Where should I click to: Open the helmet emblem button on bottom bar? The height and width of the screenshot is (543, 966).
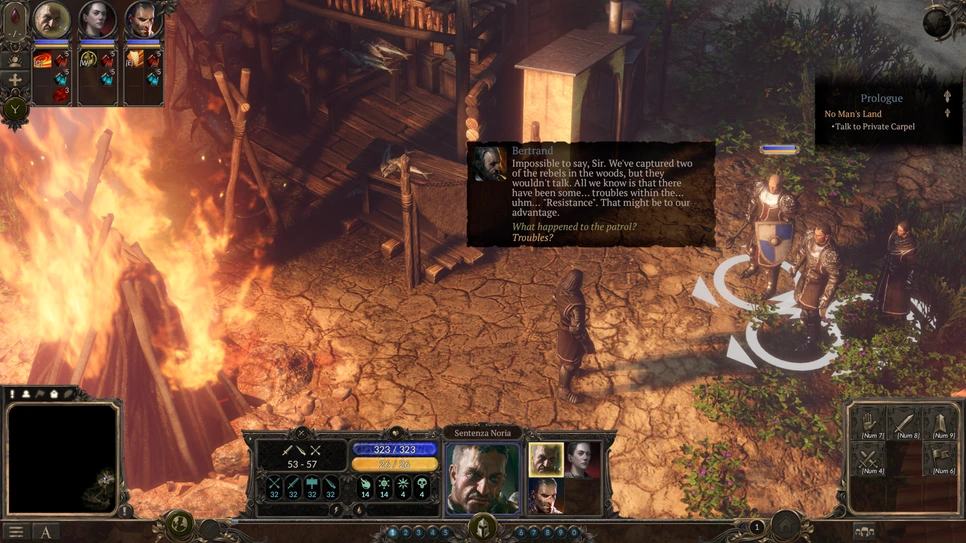(483, 526)
